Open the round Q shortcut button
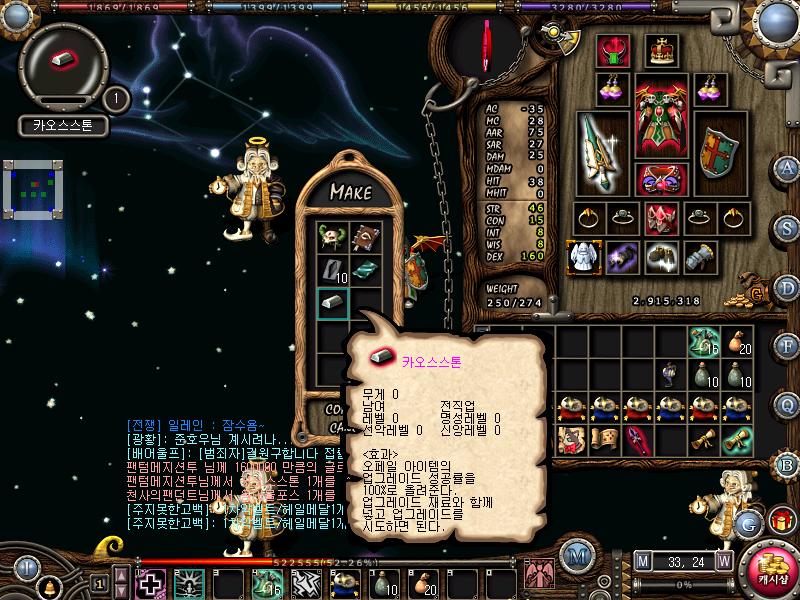 (788, 404)
